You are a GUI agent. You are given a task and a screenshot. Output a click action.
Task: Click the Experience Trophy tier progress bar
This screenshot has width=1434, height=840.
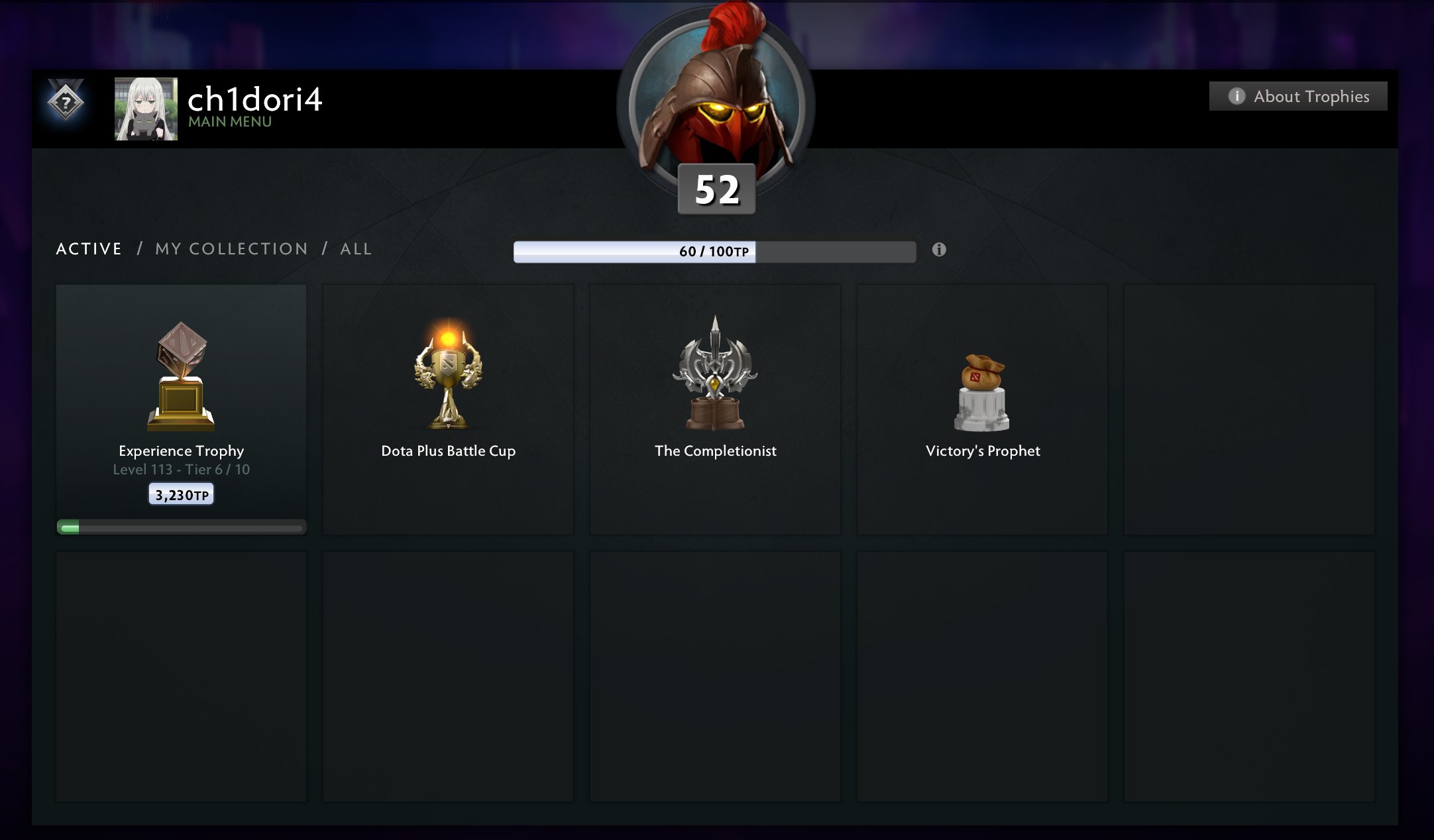pos(181,528)
